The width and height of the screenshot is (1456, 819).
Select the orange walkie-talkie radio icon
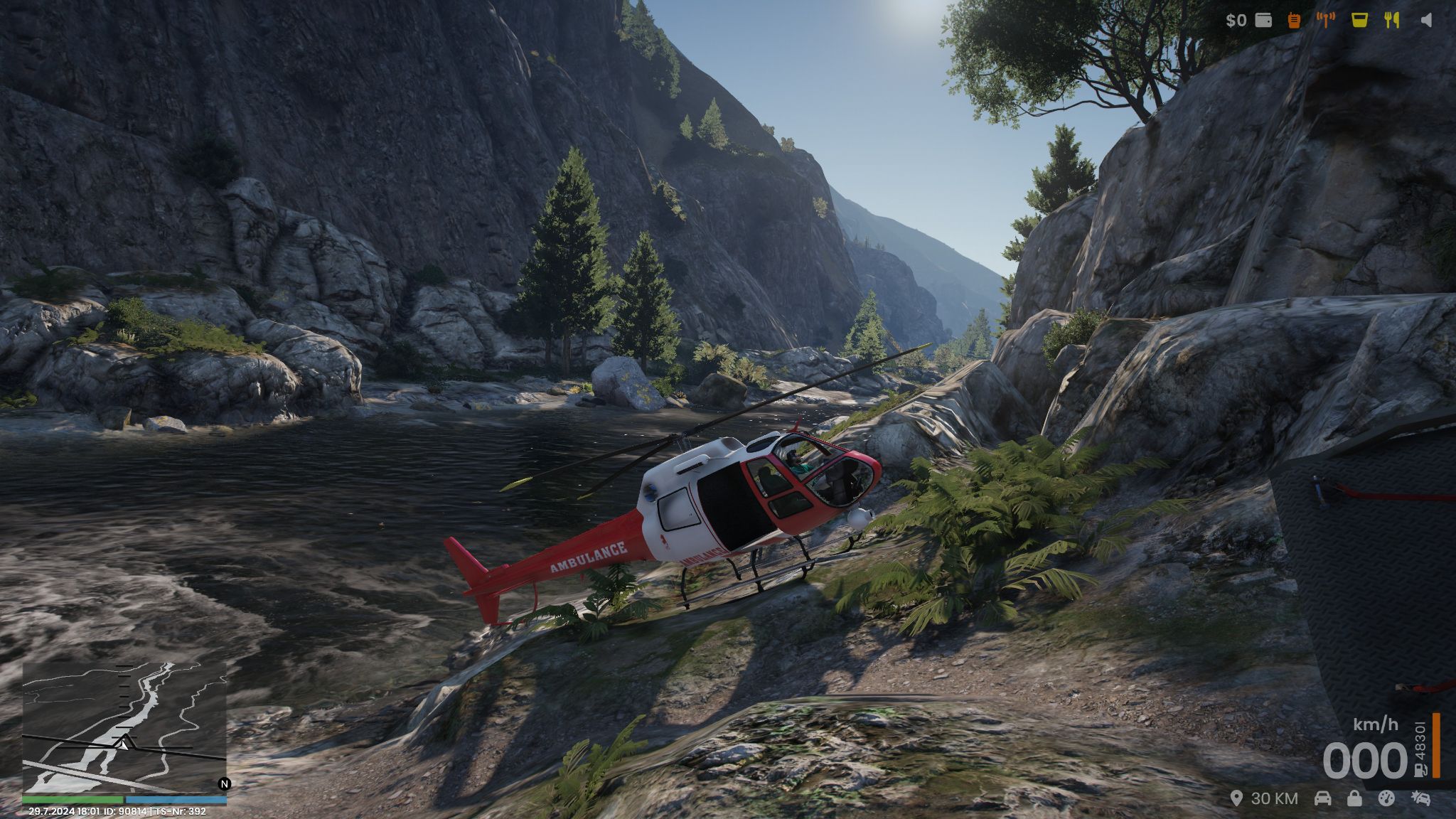1294,20
